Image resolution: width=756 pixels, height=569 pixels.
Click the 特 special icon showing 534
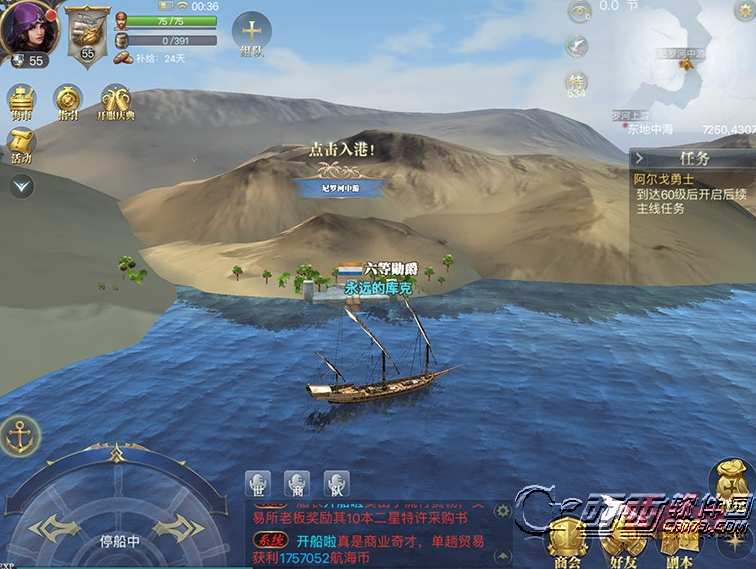pyautogui.click(x=576, y=84)
